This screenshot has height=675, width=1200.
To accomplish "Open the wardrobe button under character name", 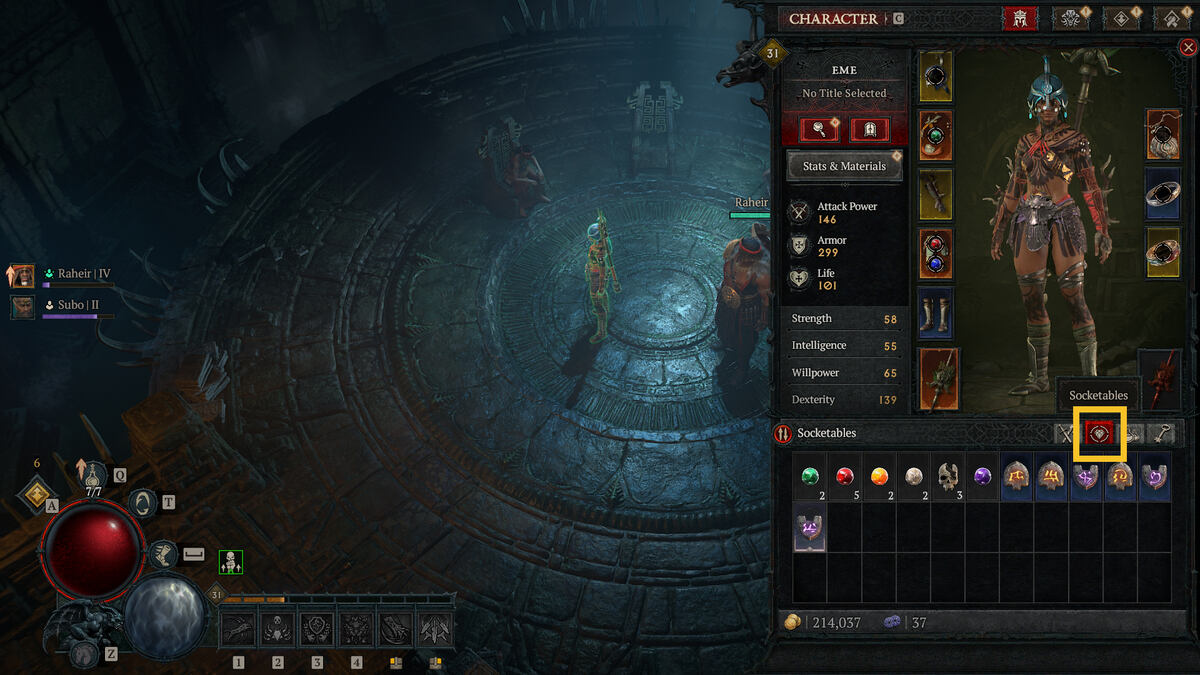I will coord(869,129).
